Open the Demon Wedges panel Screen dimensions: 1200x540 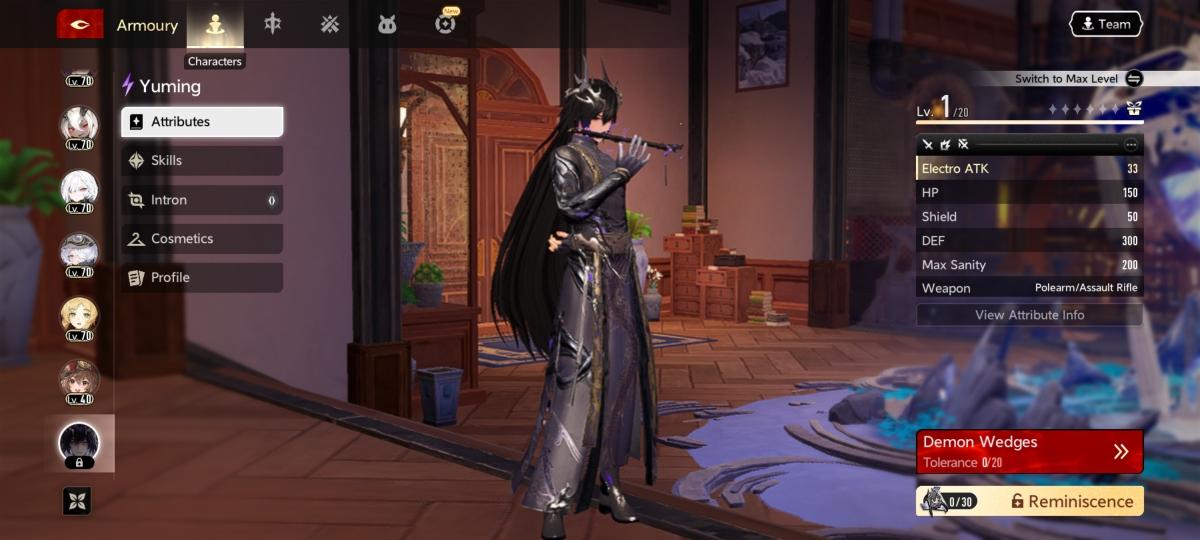[1029, 451]
